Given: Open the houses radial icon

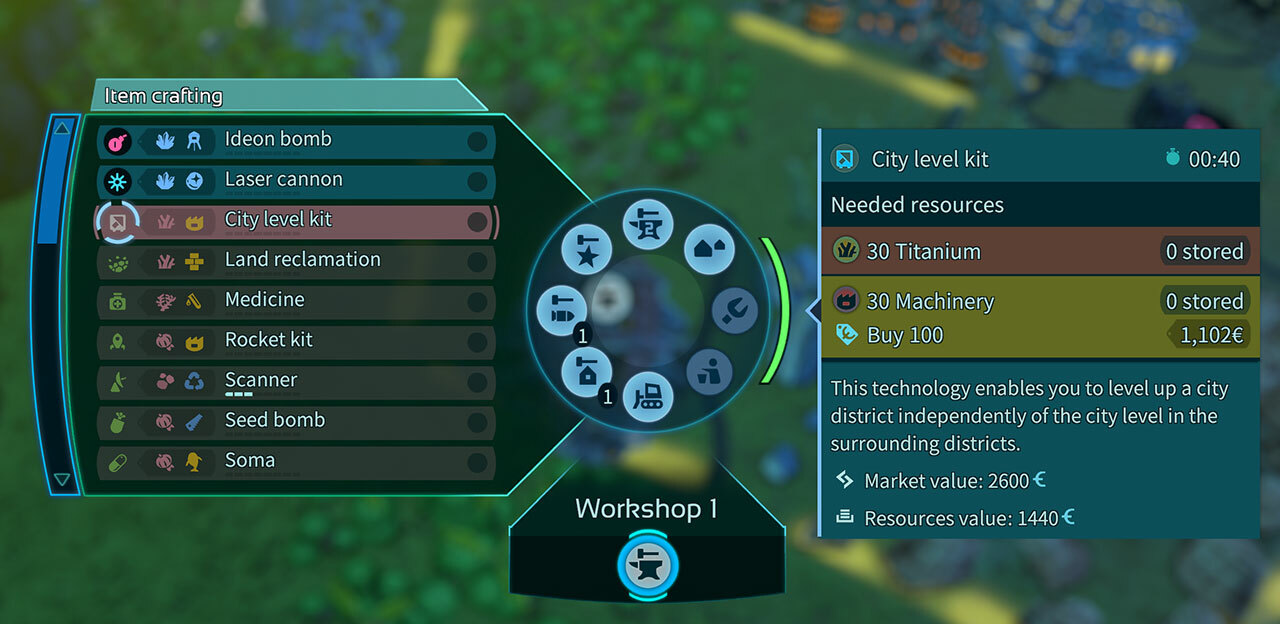Looking at the screenshot, I should (709, 250).
